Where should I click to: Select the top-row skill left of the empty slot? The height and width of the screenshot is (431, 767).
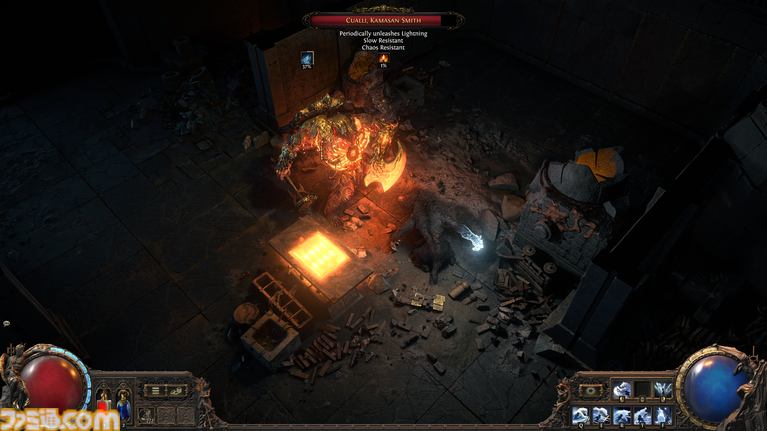pos(621,389)
